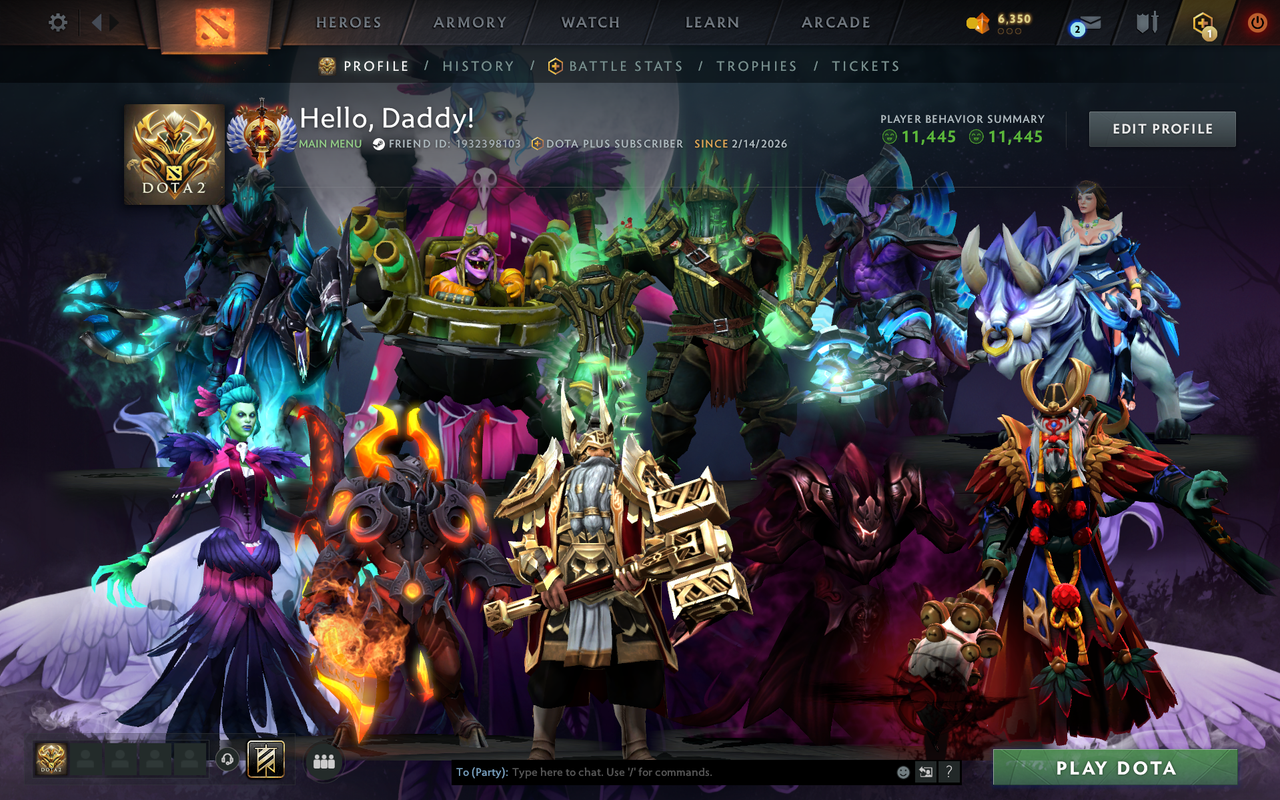Toggle the team finder group icon
The height and width of the screenshot is (800, 1280).
[x=323, y=761]
